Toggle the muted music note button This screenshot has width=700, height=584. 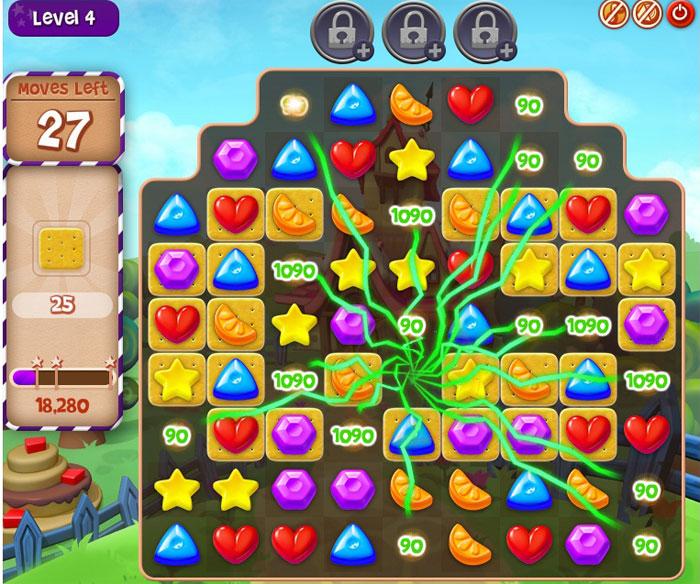tap(613, 13)
